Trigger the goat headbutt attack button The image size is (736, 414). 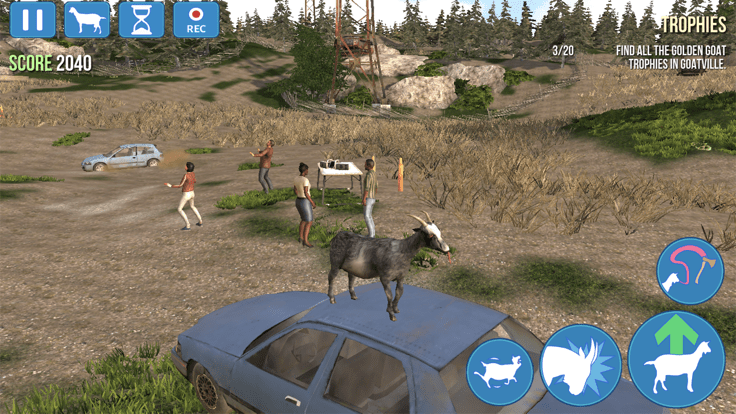point(580,364)
